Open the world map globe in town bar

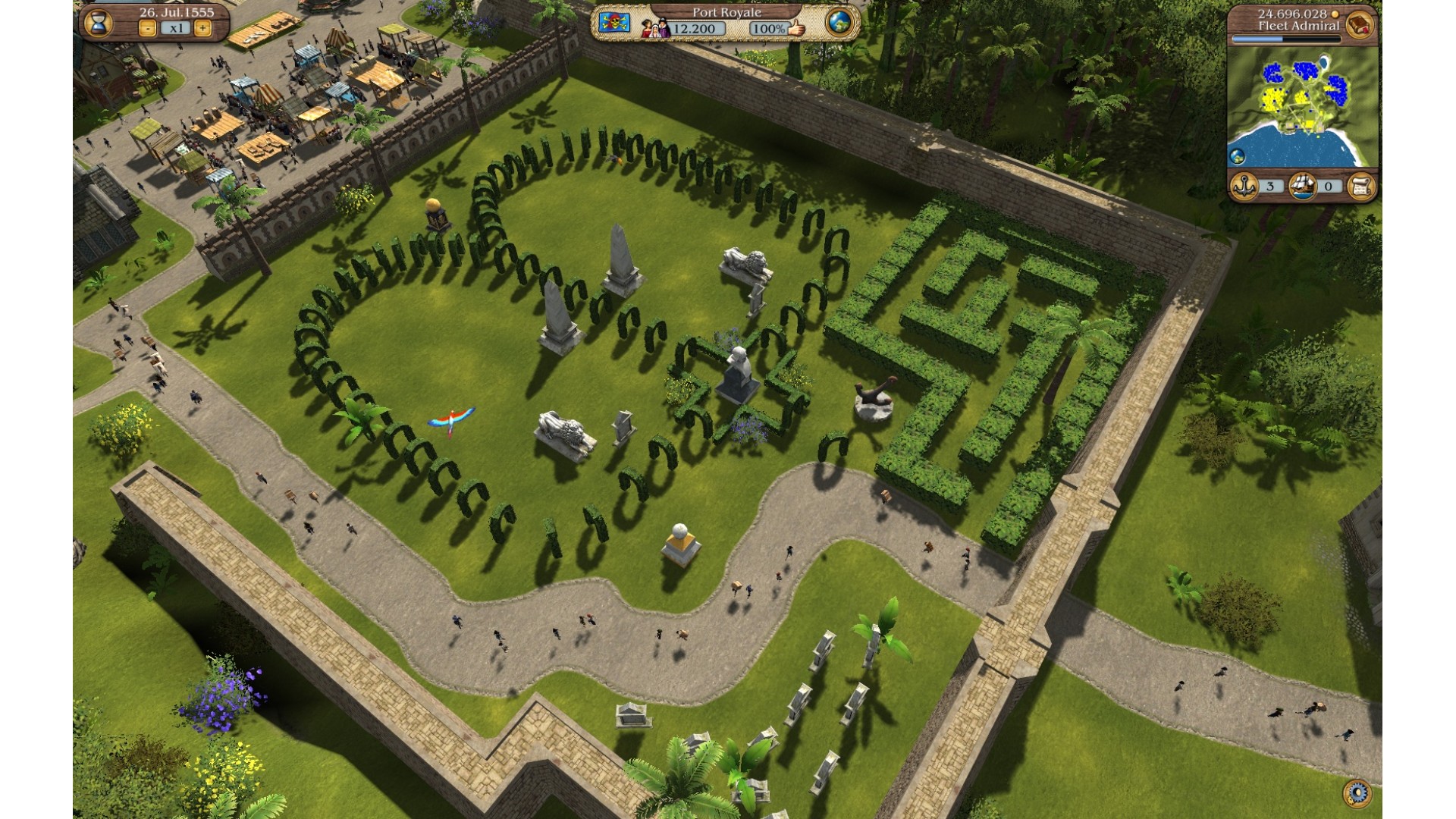839,23
